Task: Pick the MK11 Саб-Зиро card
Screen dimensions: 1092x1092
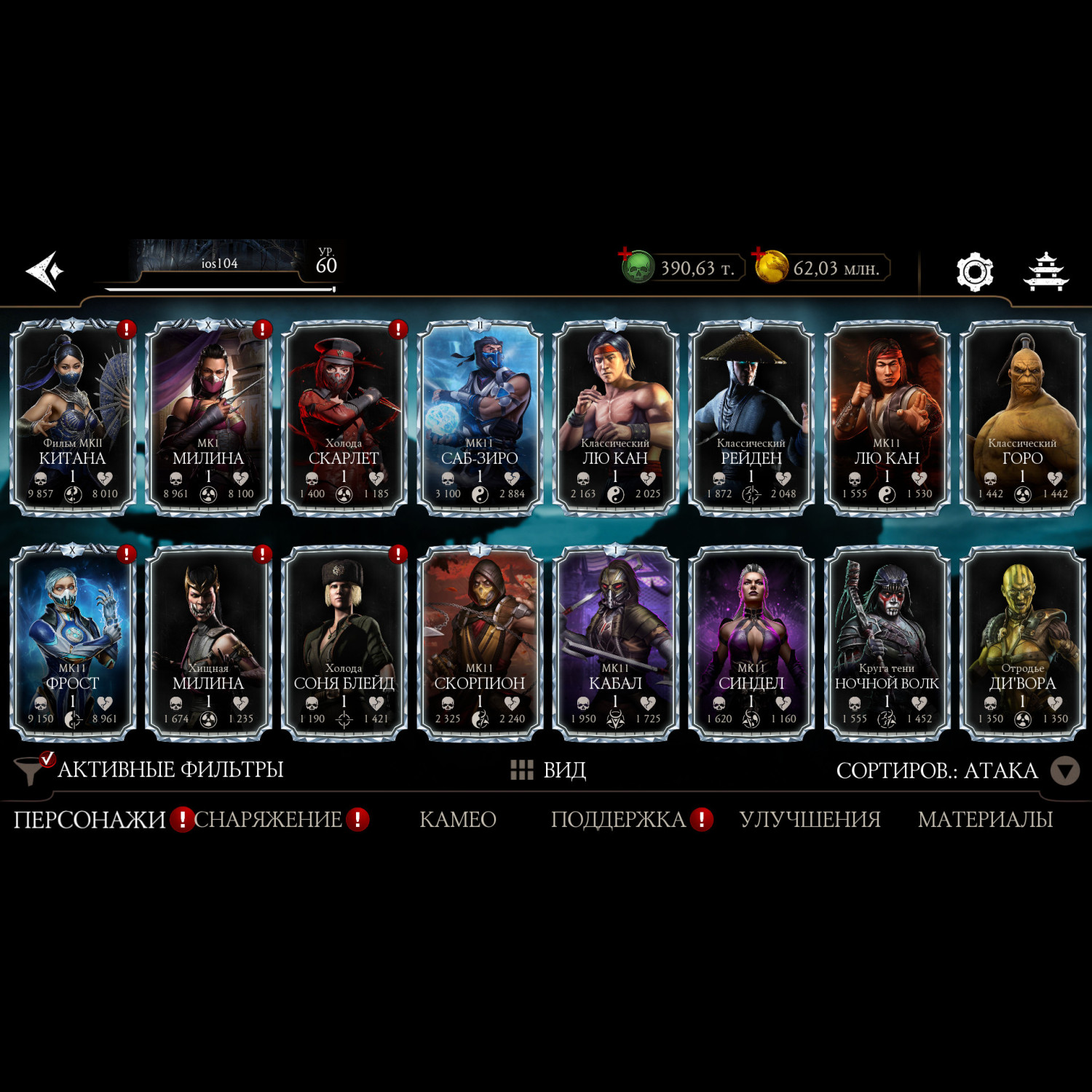Action: pos(480,417)
